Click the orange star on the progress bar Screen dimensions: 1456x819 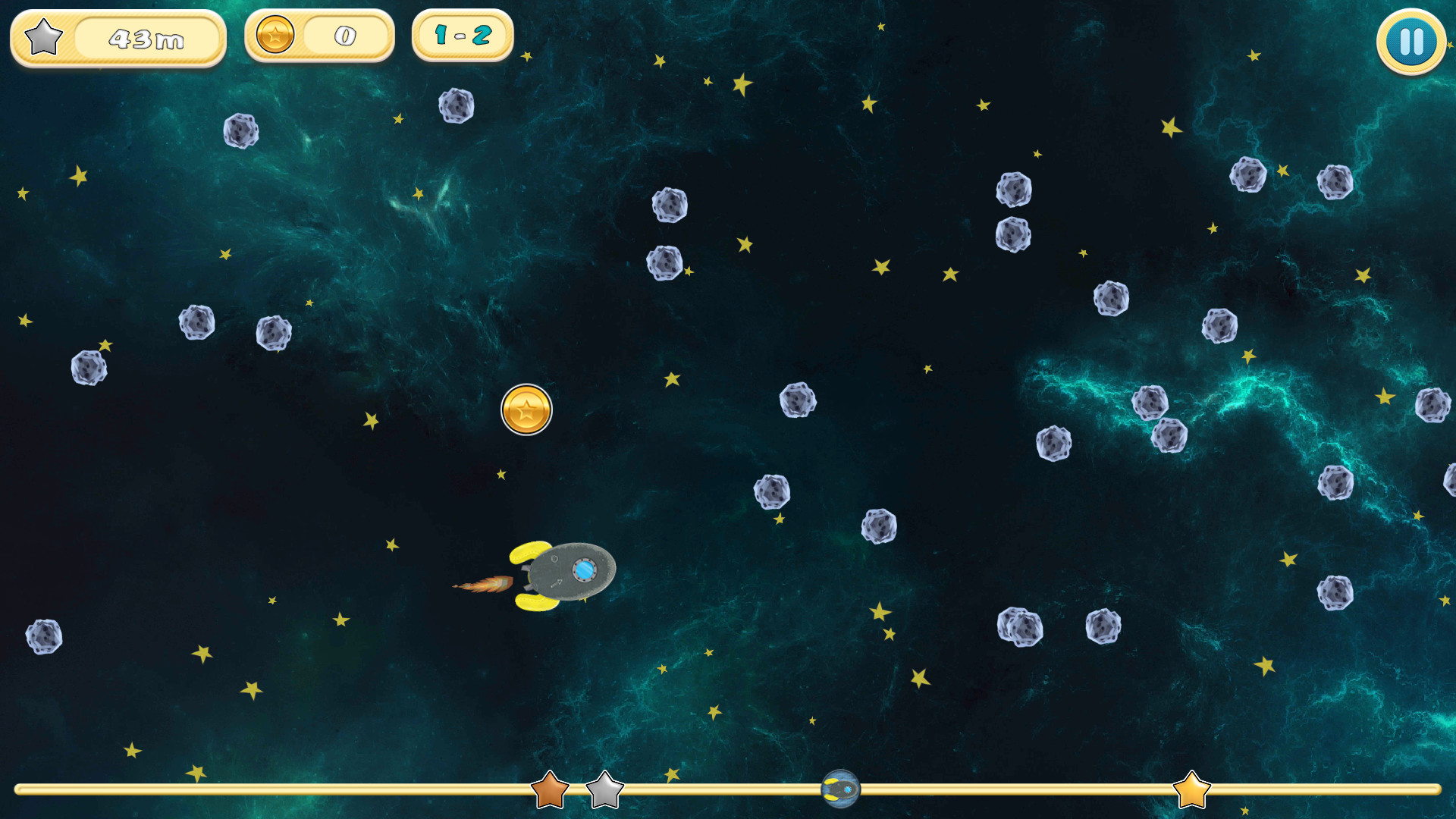(x=550, y=793)
